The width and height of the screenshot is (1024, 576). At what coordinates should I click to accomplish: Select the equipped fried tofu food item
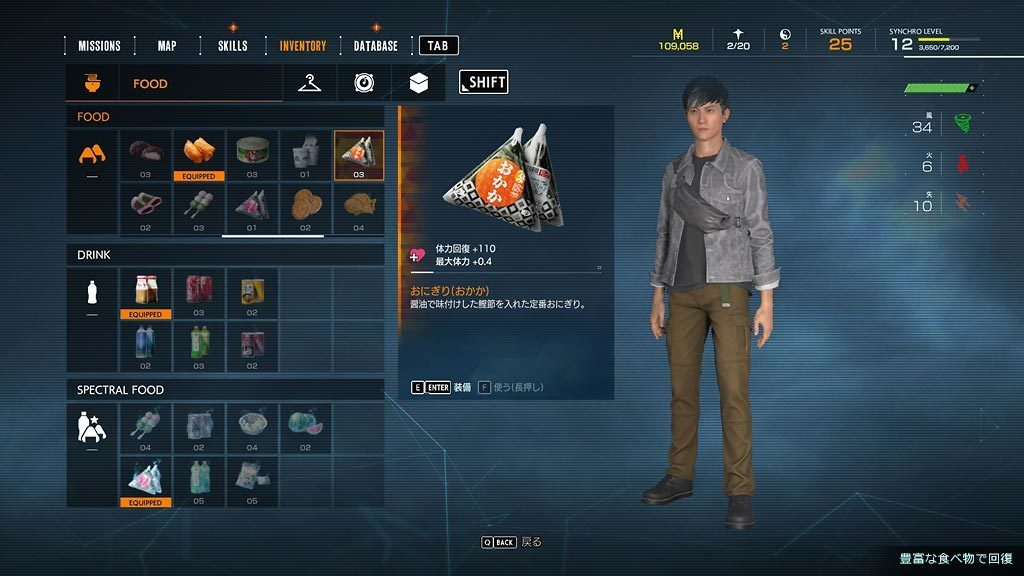click(x=199, y=154)
